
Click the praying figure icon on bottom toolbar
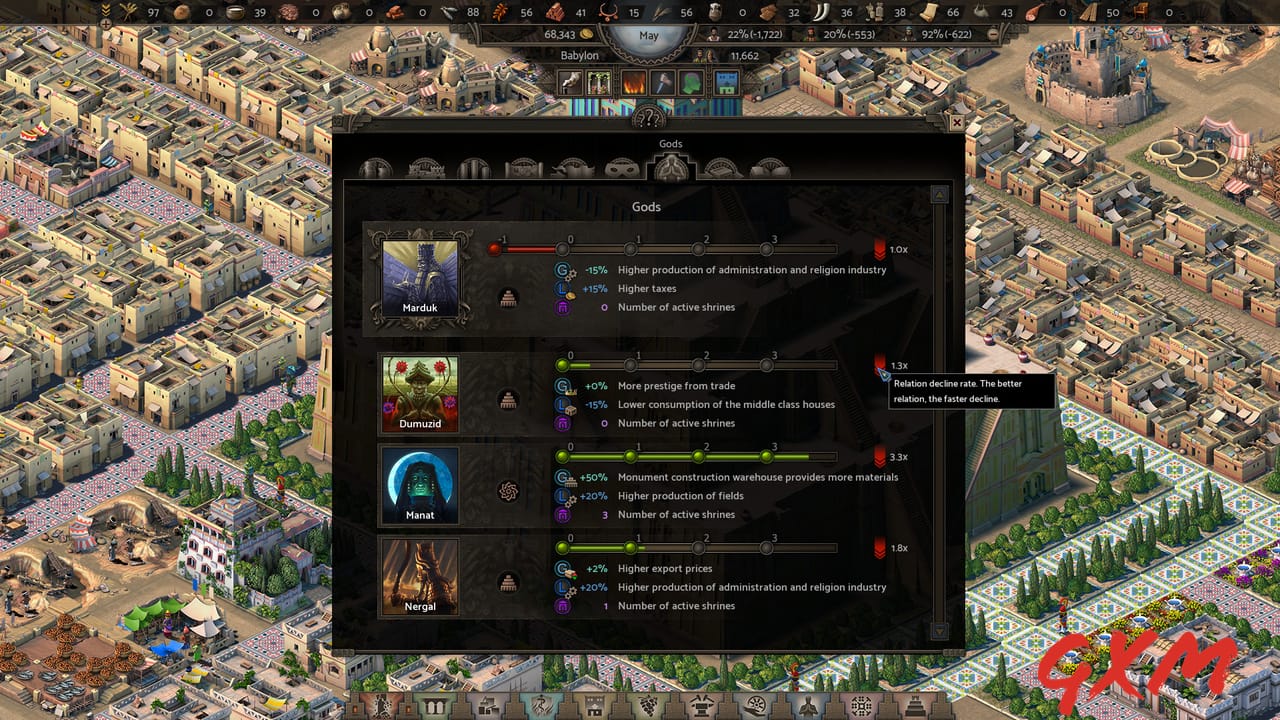pyautogui.click(x=809, y=706)
